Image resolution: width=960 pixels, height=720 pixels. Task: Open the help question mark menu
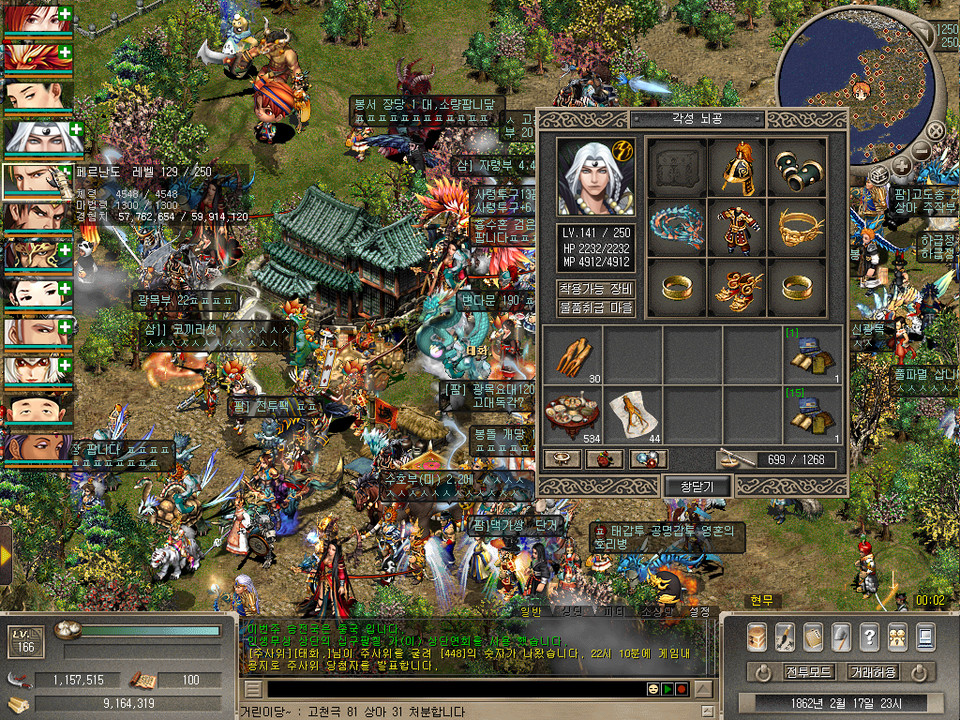tap(869, 635)
